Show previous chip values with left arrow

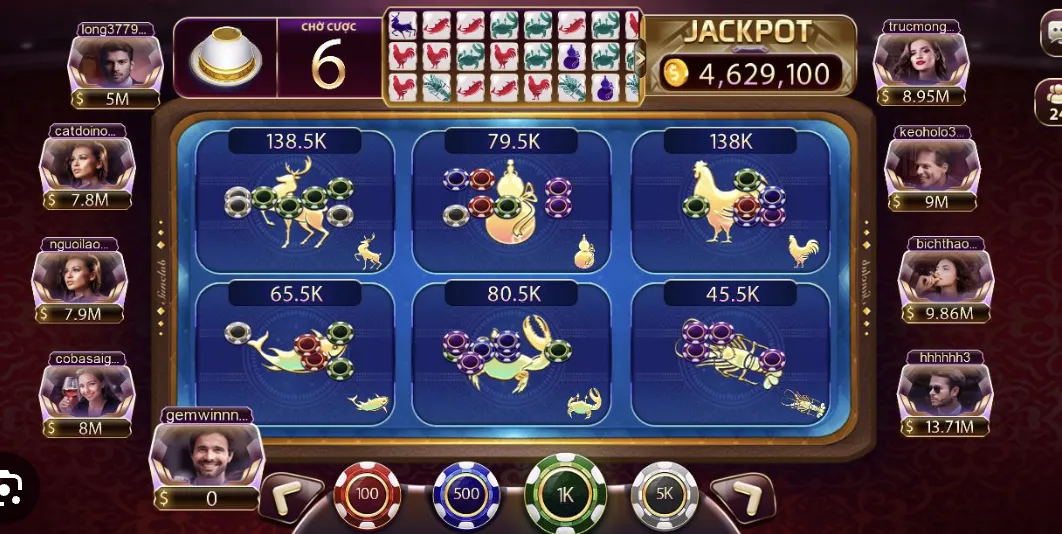[x=290, y=497]
